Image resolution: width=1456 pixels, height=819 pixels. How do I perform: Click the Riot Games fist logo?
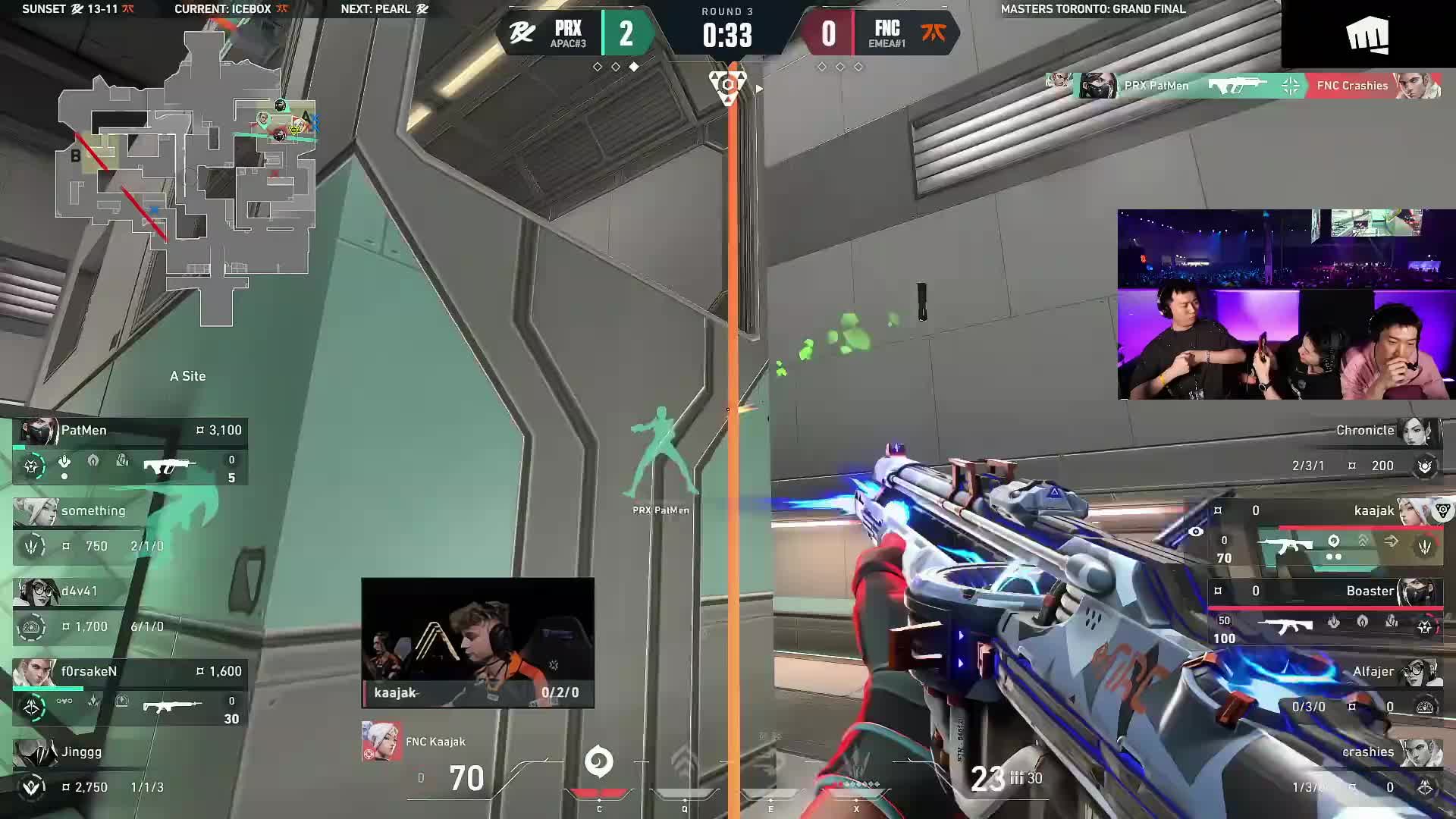[1367, 35]
